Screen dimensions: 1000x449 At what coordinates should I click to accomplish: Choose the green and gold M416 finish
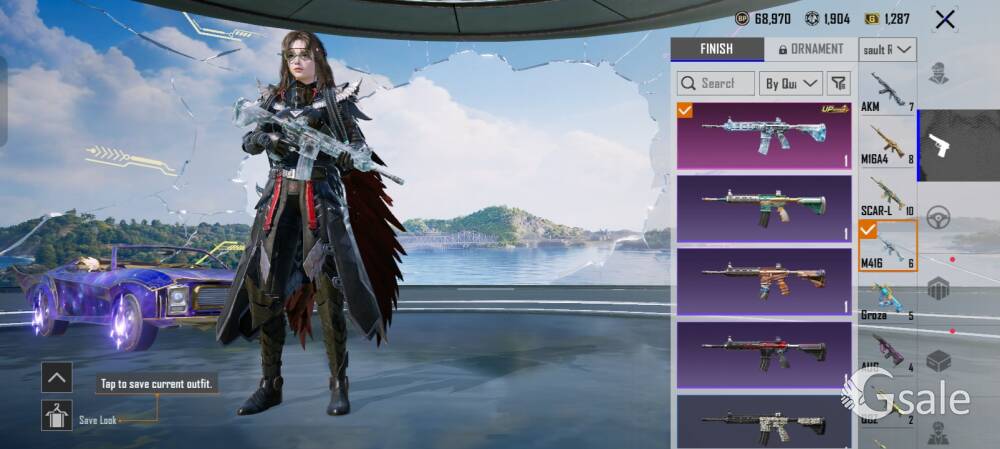[764, 208]
